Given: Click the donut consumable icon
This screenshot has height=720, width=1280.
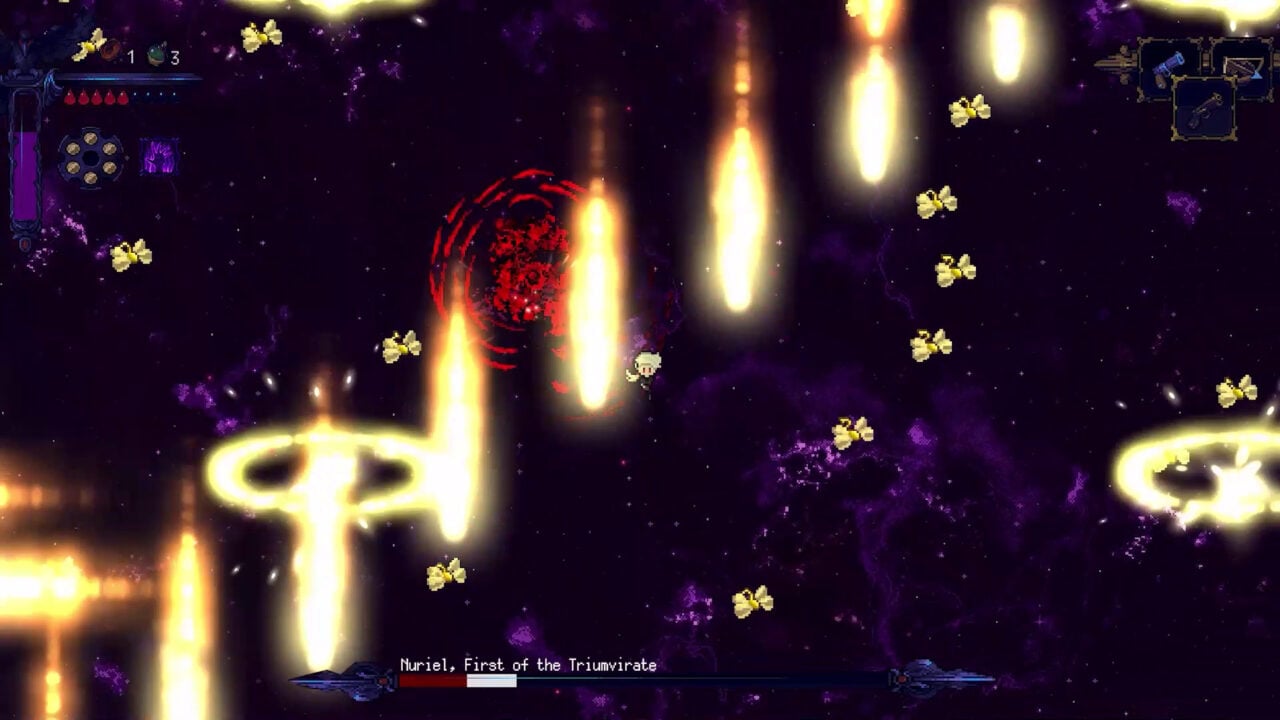Looking at the screenshot, I should 109,50.
